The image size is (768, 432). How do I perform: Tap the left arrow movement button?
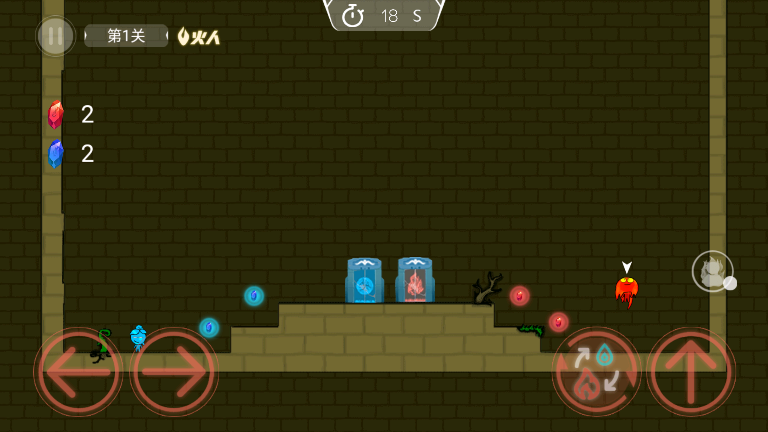(78, 372)
